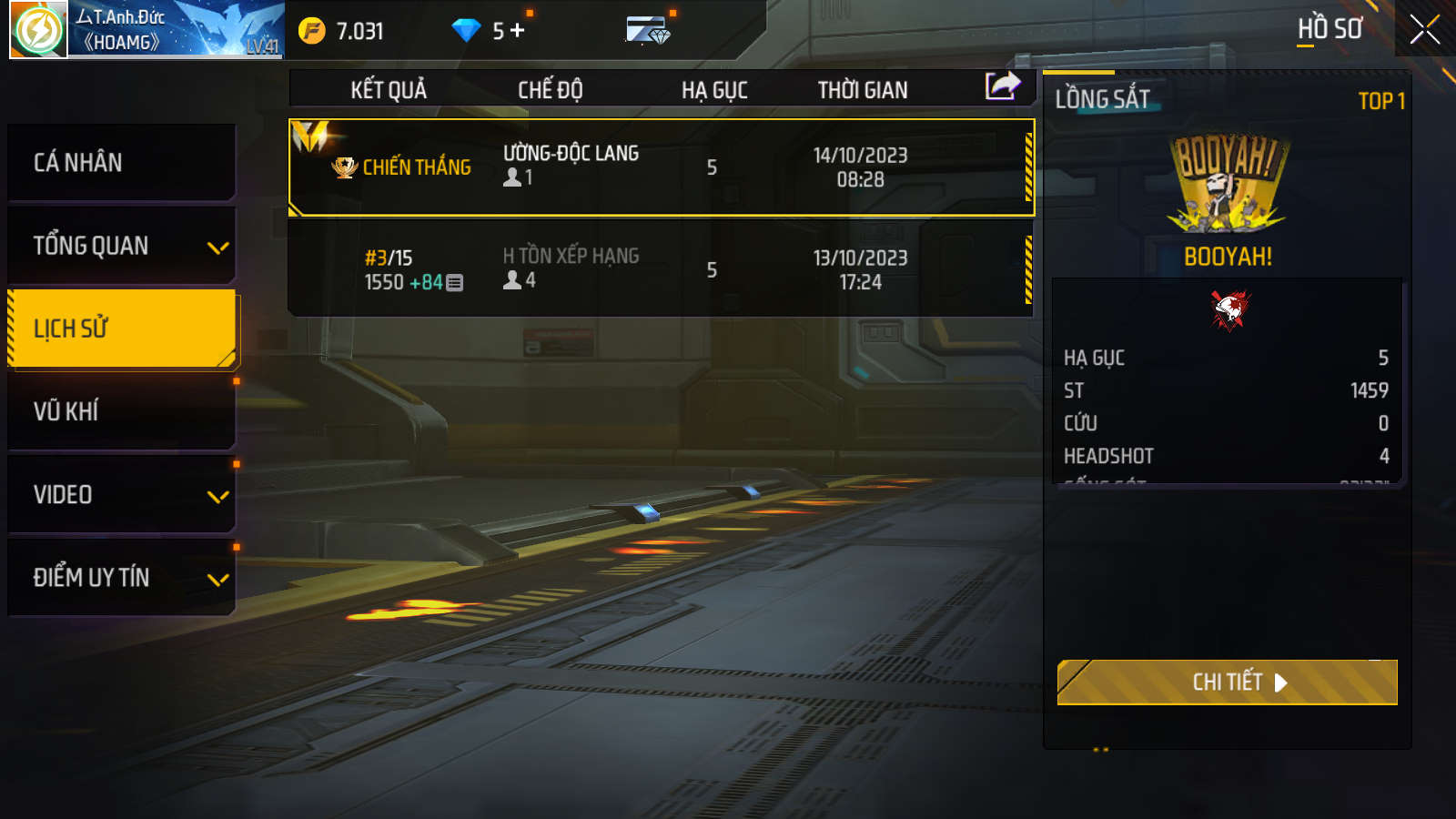Share match history via arrow icon
The height and width of the screenshot is (819, 1456).
pyautogui.click(x=1003, y=87)
